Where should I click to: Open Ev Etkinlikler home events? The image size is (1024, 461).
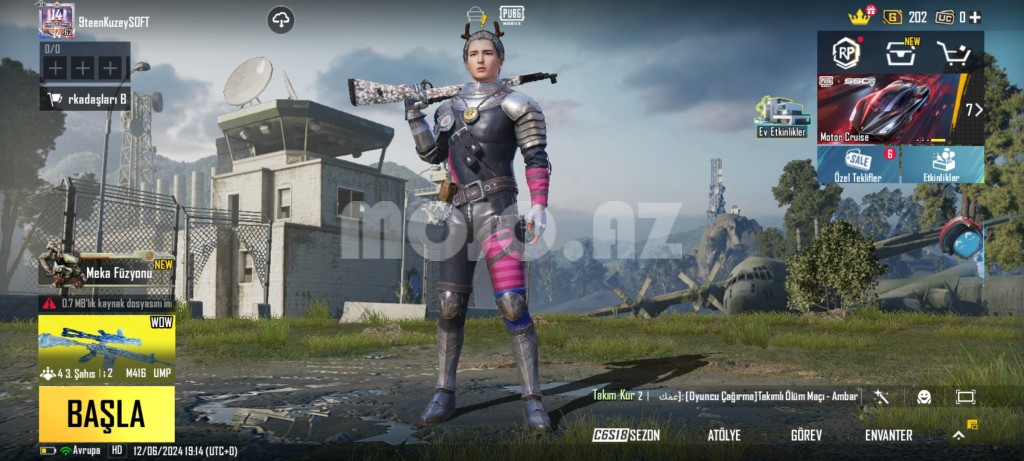781,117
